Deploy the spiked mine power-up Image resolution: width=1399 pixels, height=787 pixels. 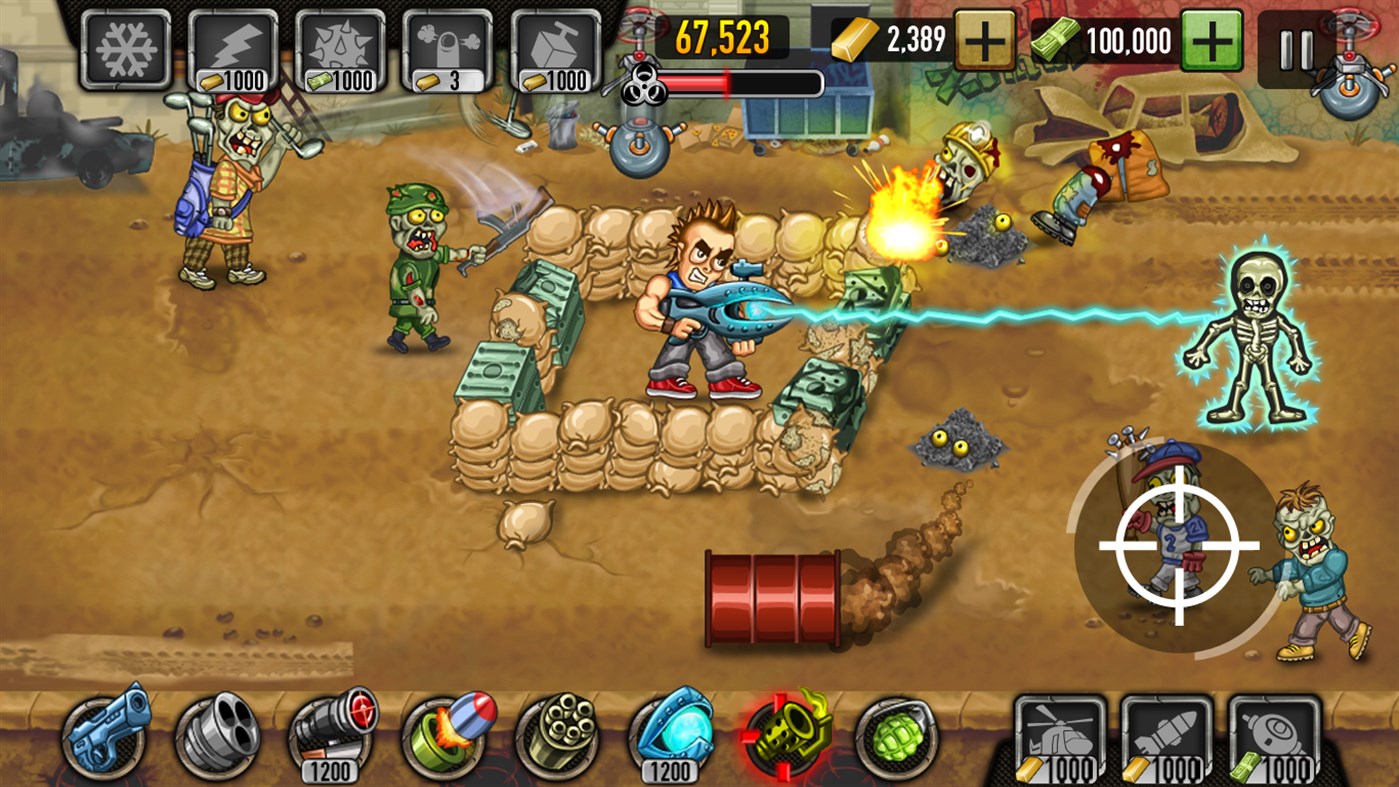click(341, 44)
